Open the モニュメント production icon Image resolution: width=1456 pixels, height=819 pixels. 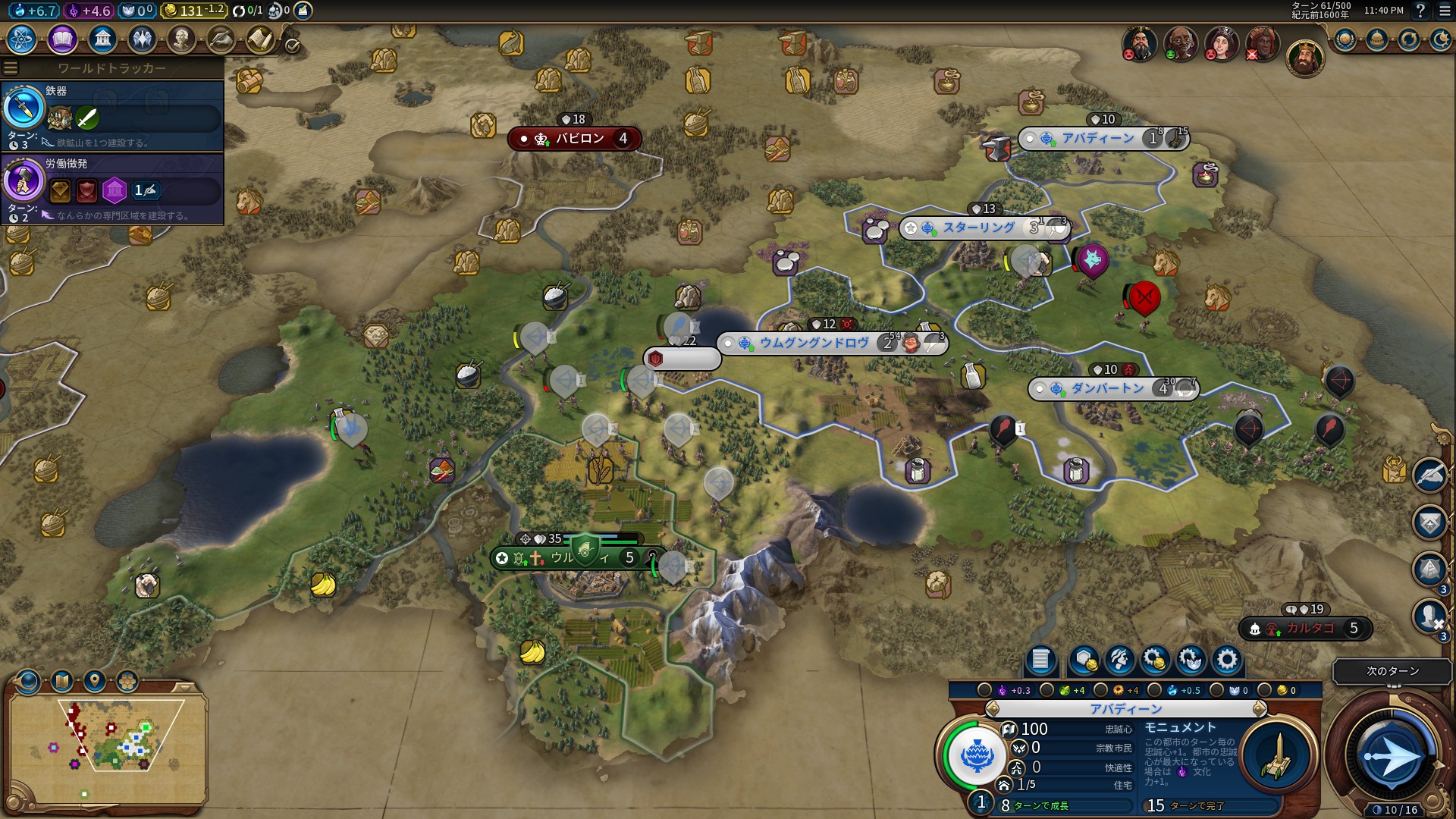tap(1277, 756)
